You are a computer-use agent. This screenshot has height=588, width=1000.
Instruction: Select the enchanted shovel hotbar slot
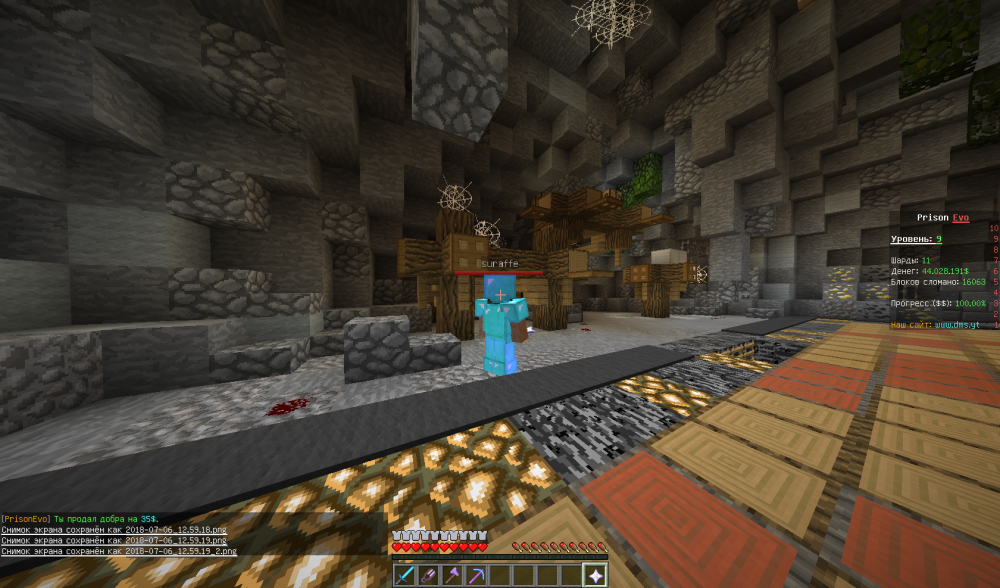[450, 575]
